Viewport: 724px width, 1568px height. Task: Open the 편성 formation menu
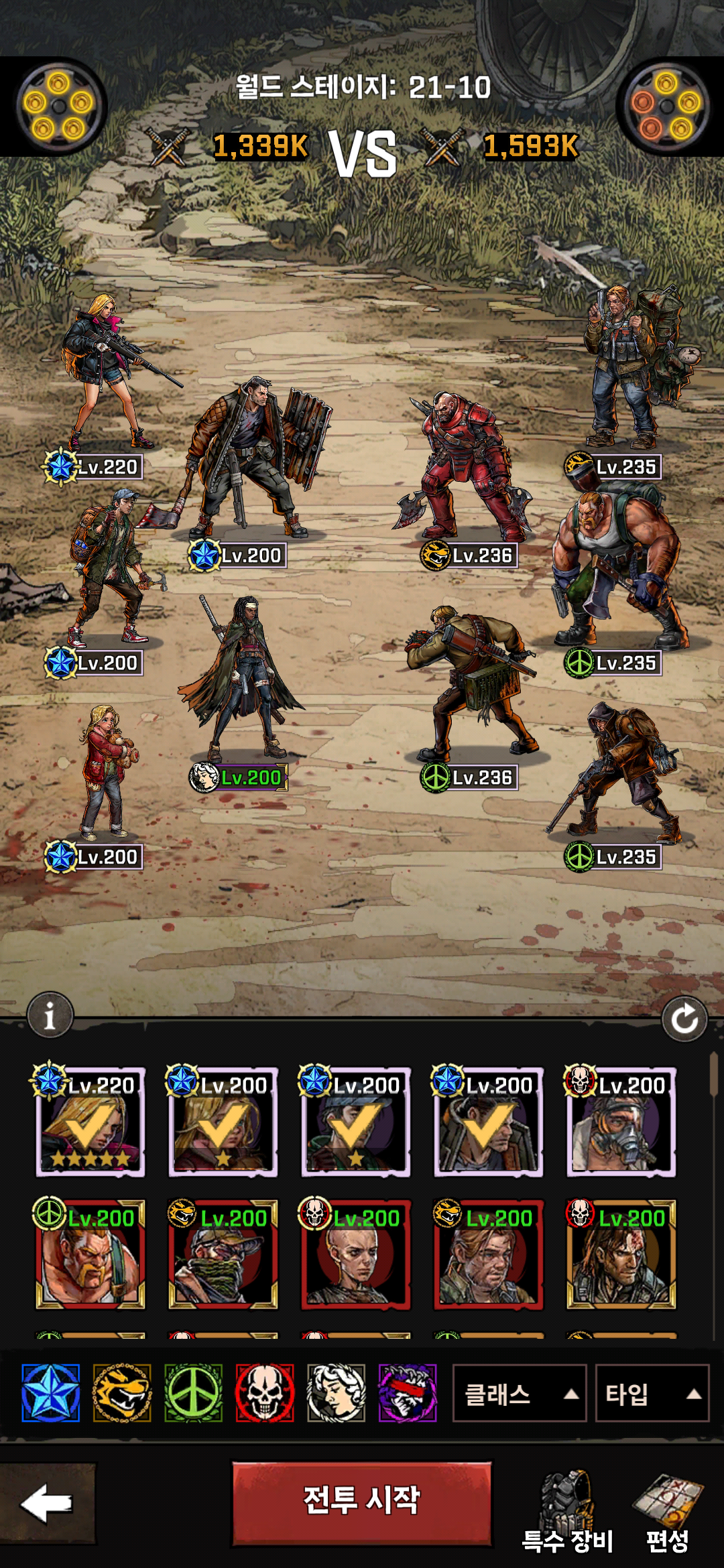(668, 1511)
